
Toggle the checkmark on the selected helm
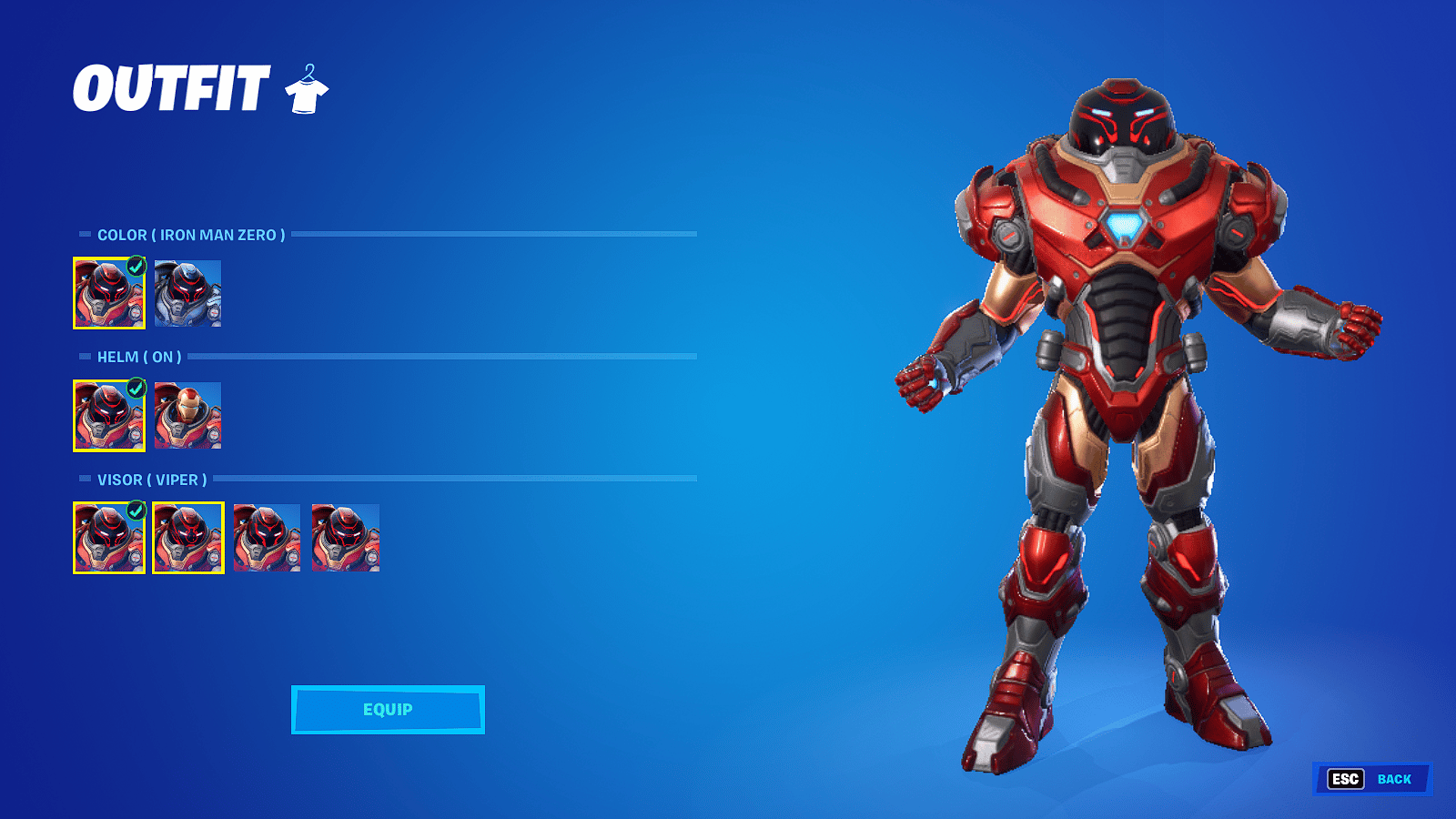(136, 389)
